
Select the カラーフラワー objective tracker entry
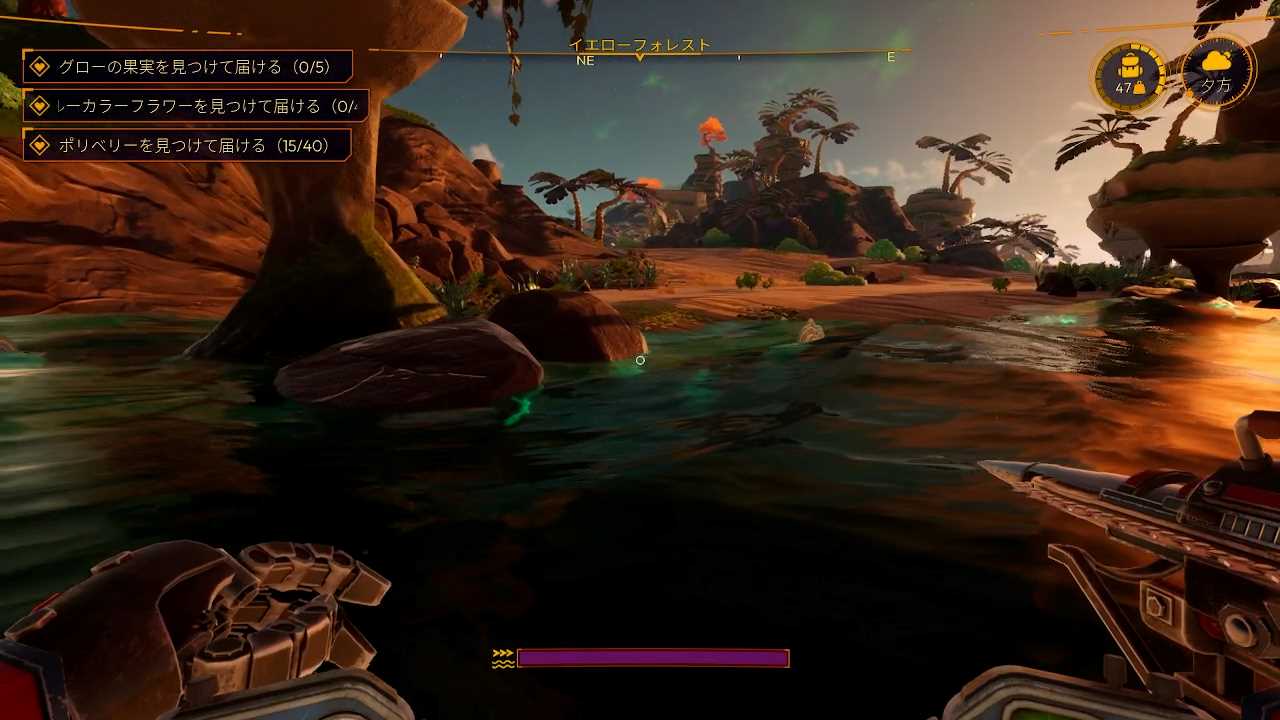195,106
